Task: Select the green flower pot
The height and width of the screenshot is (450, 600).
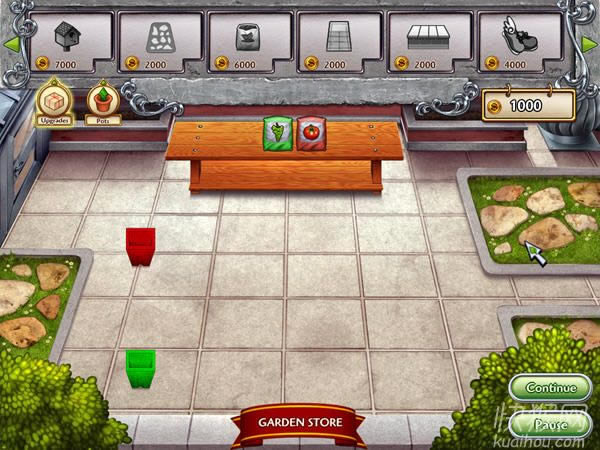Action: click(x=140, y=369)
